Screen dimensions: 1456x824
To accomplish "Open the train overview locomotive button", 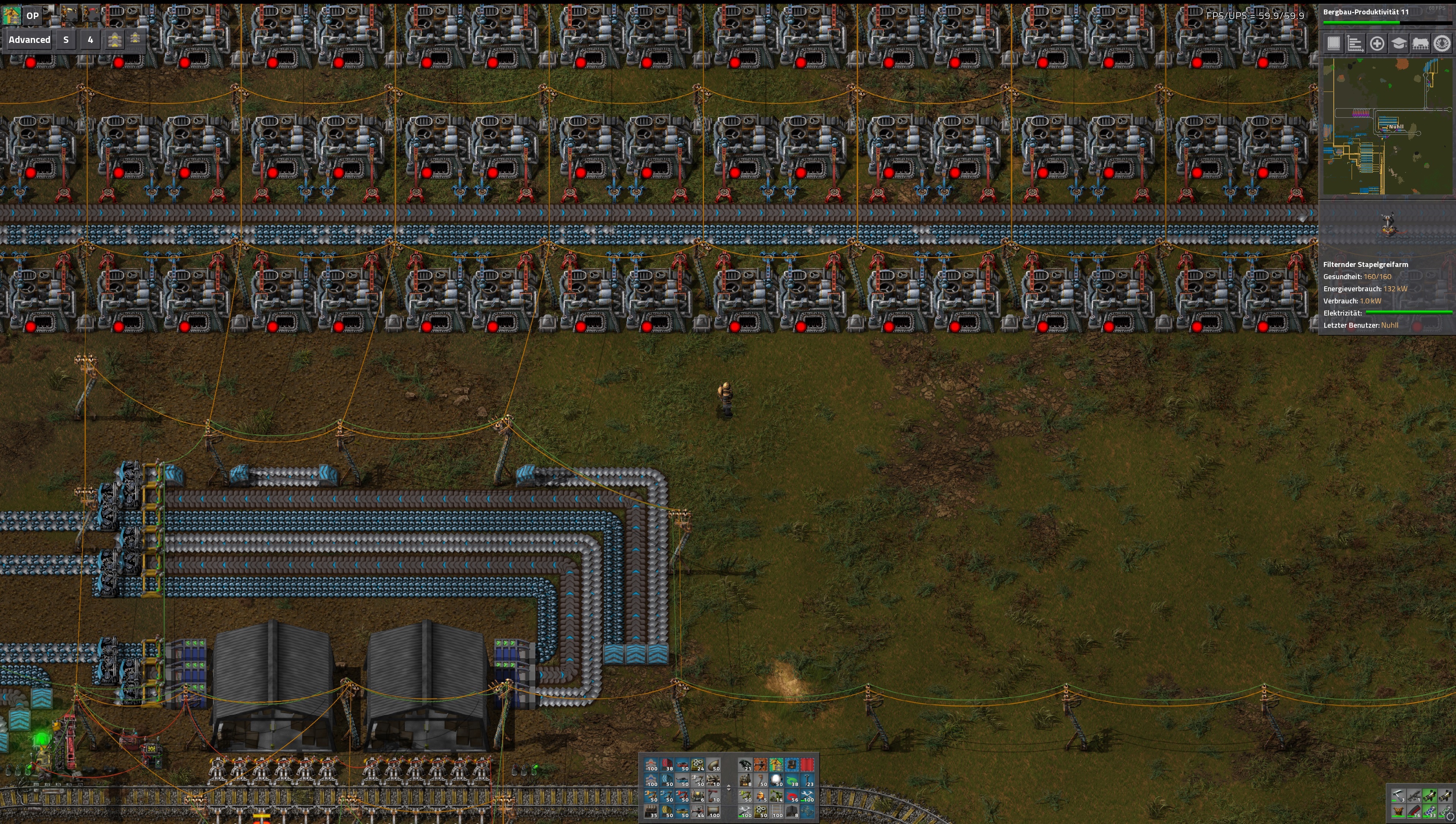I will (x=1420, y=44).
